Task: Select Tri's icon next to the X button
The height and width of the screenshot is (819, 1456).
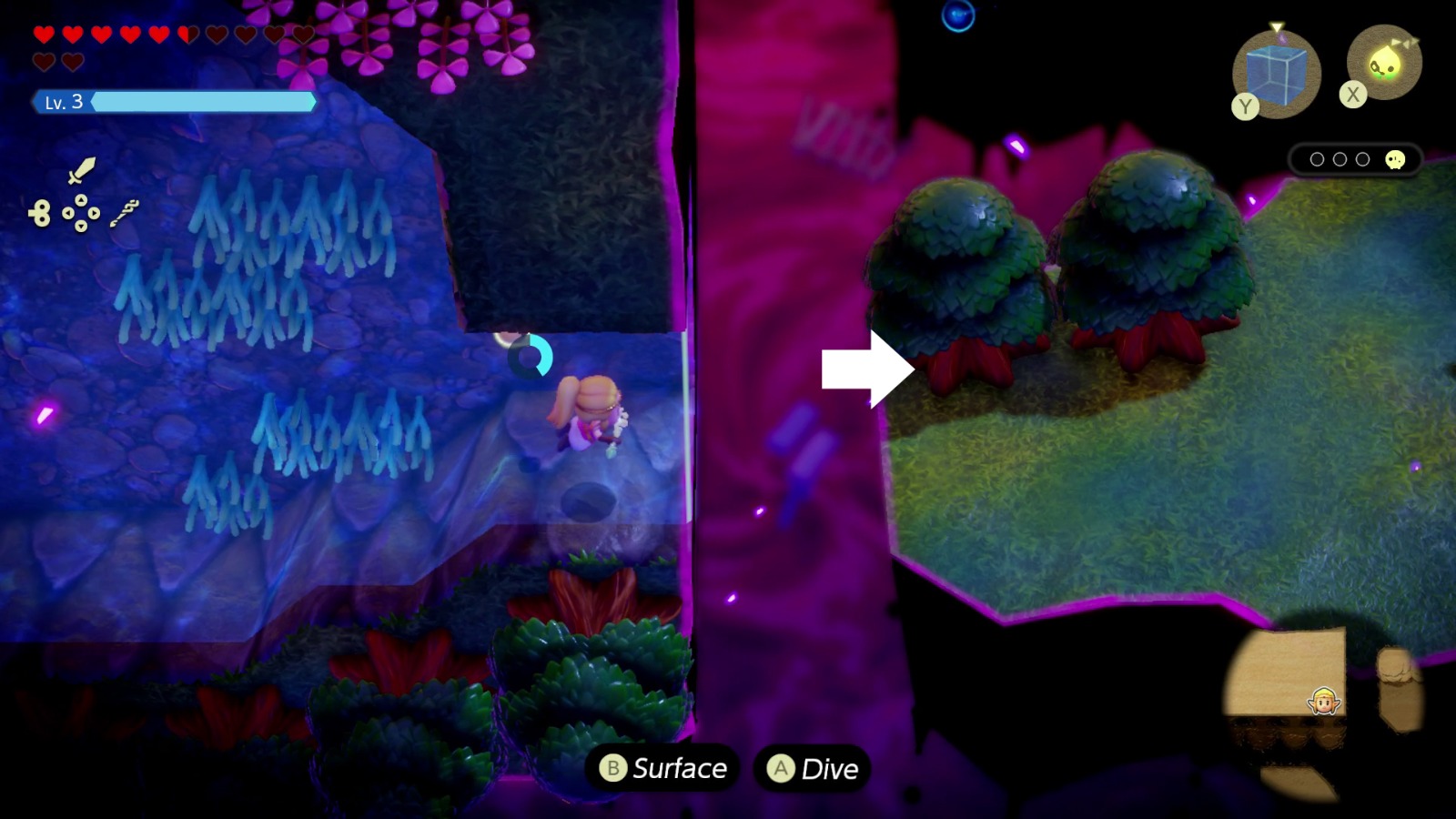Action: [x=1383, y=63]
